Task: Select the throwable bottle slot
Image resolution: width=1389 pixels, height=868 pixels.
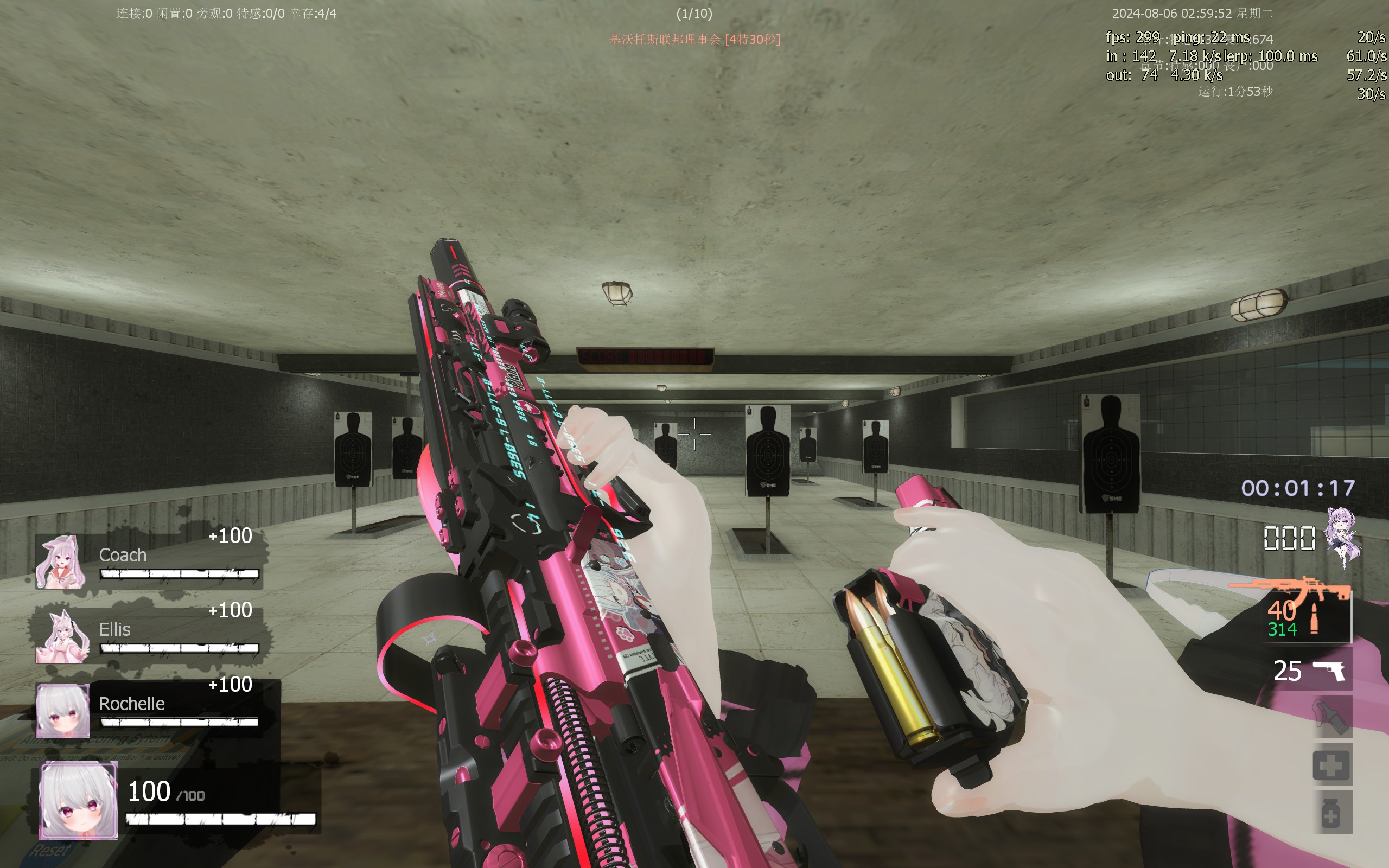Action: point(1331,717)
